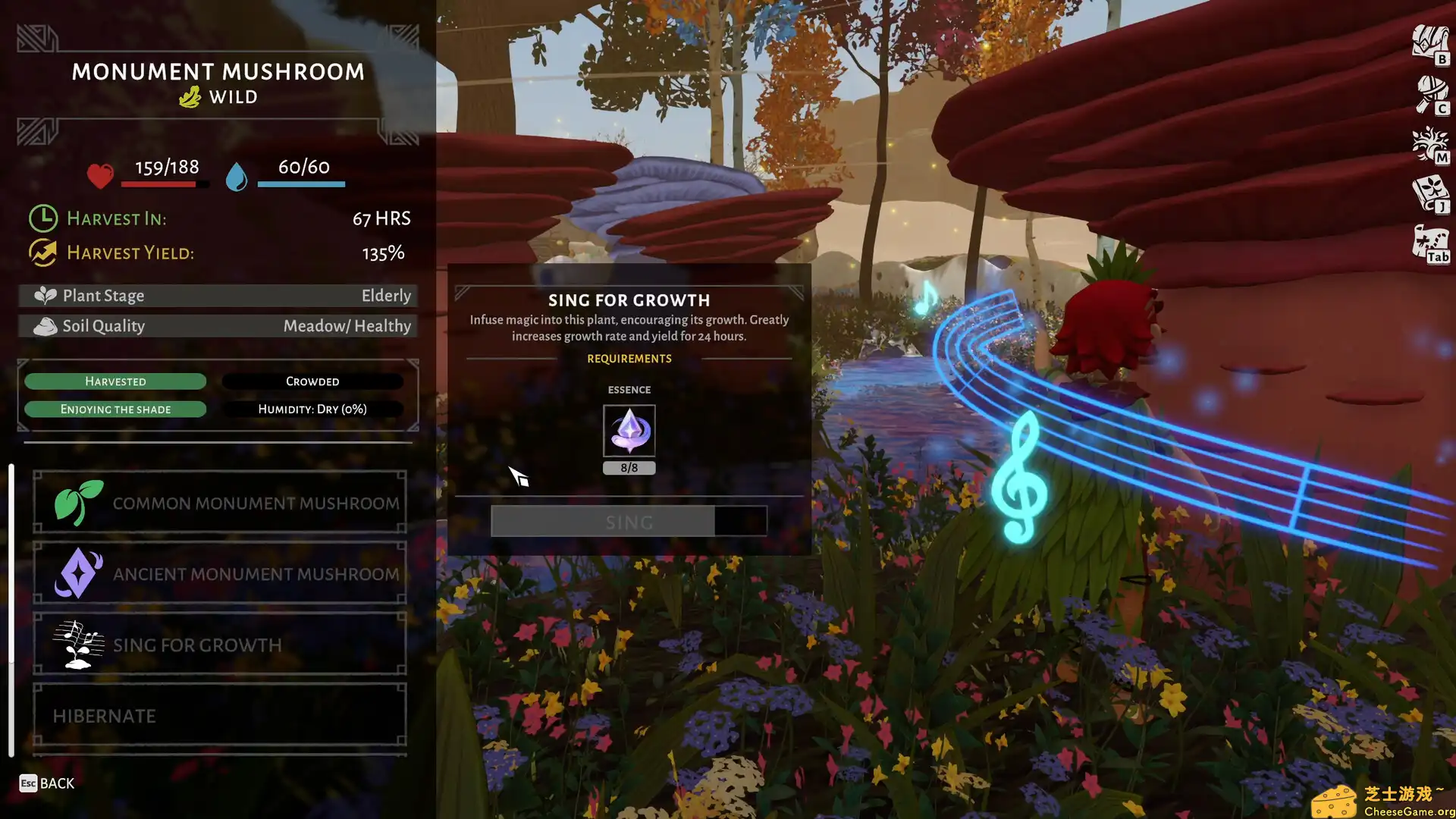Click the Crowded status tag

[312, 381]
